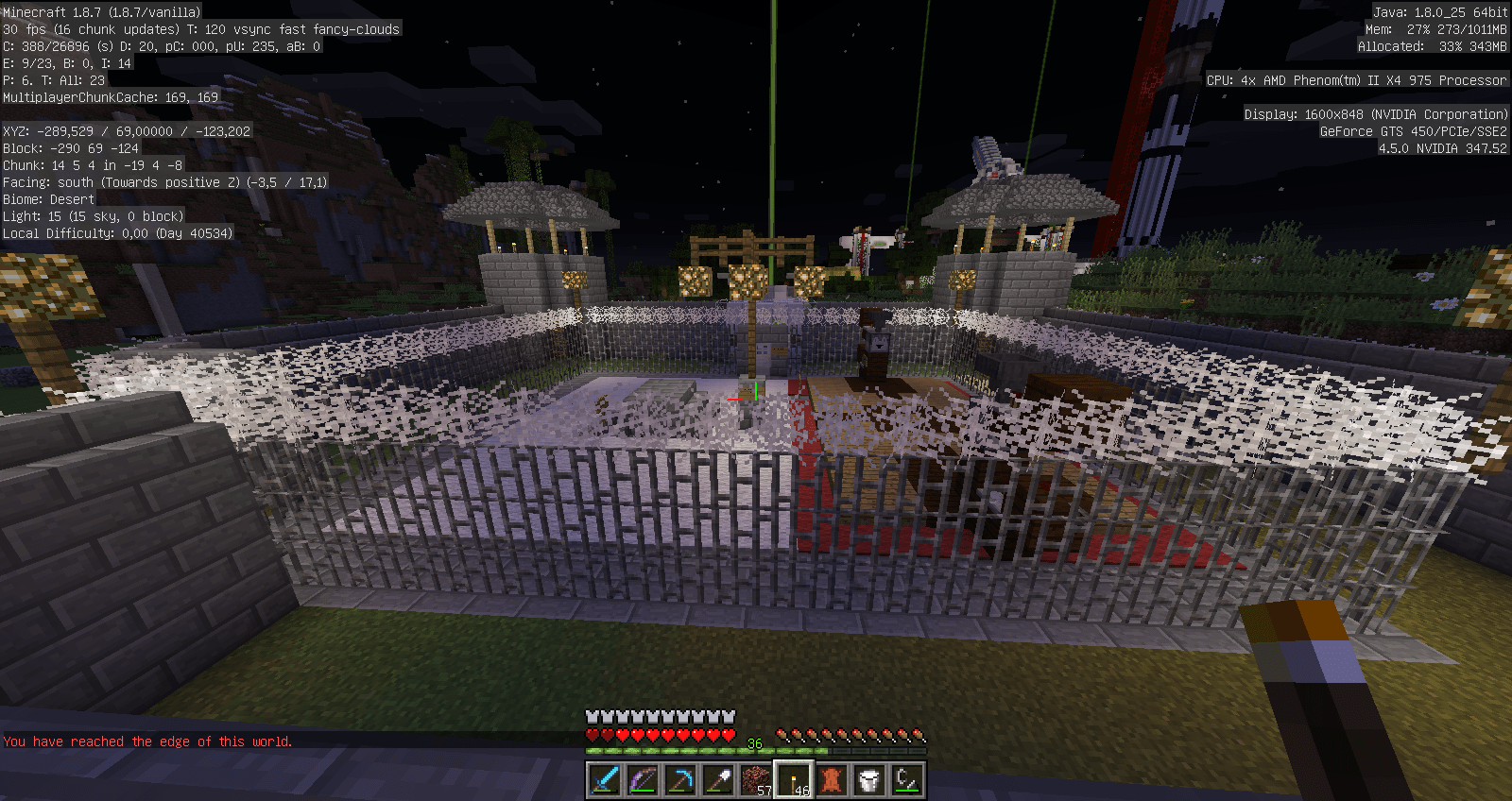Choose the orange leather item slot

(832, 780)
